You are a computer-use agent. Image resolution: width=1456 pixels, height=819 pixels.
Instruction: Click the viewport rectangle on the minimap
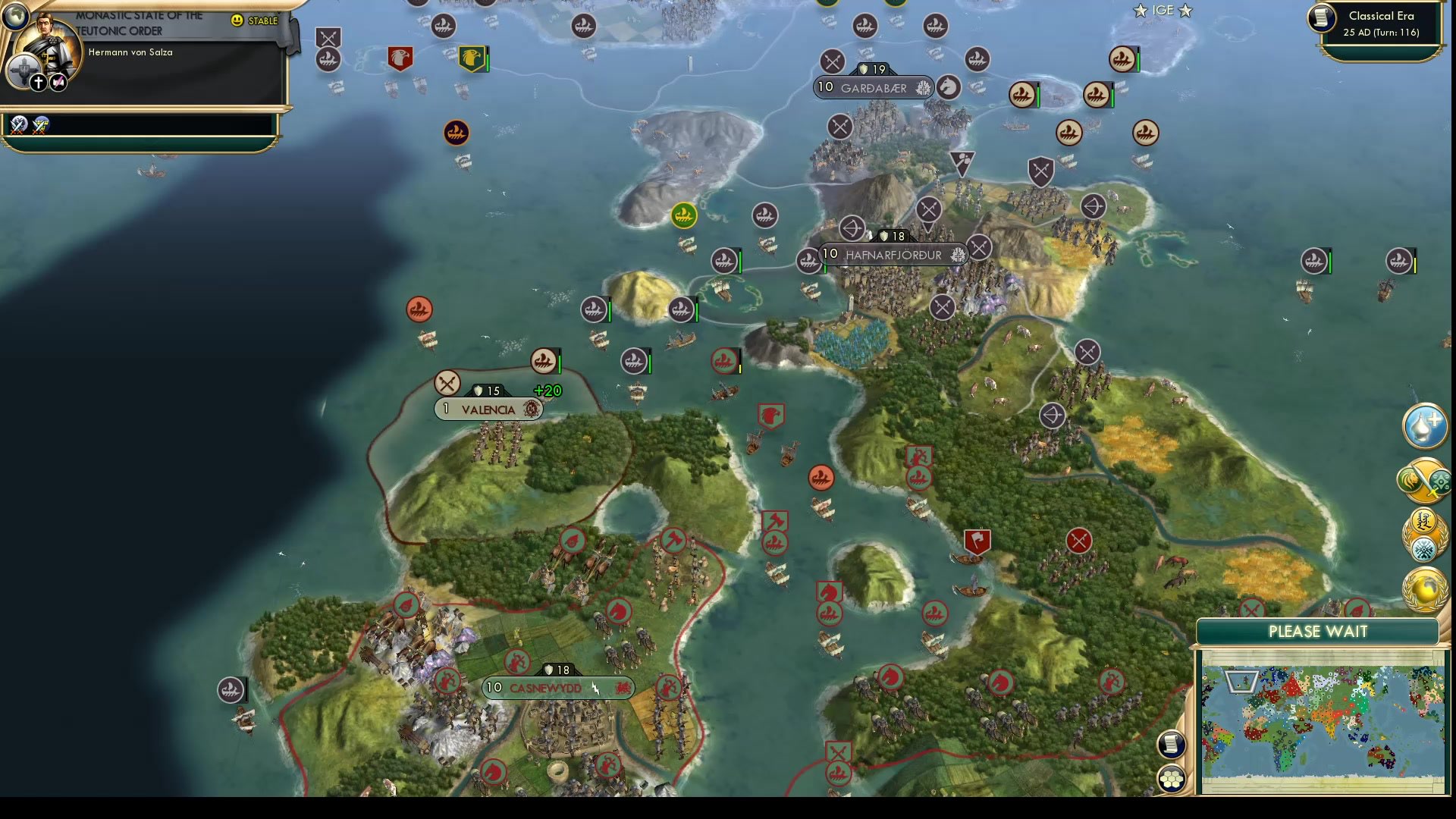[1241, 682]
